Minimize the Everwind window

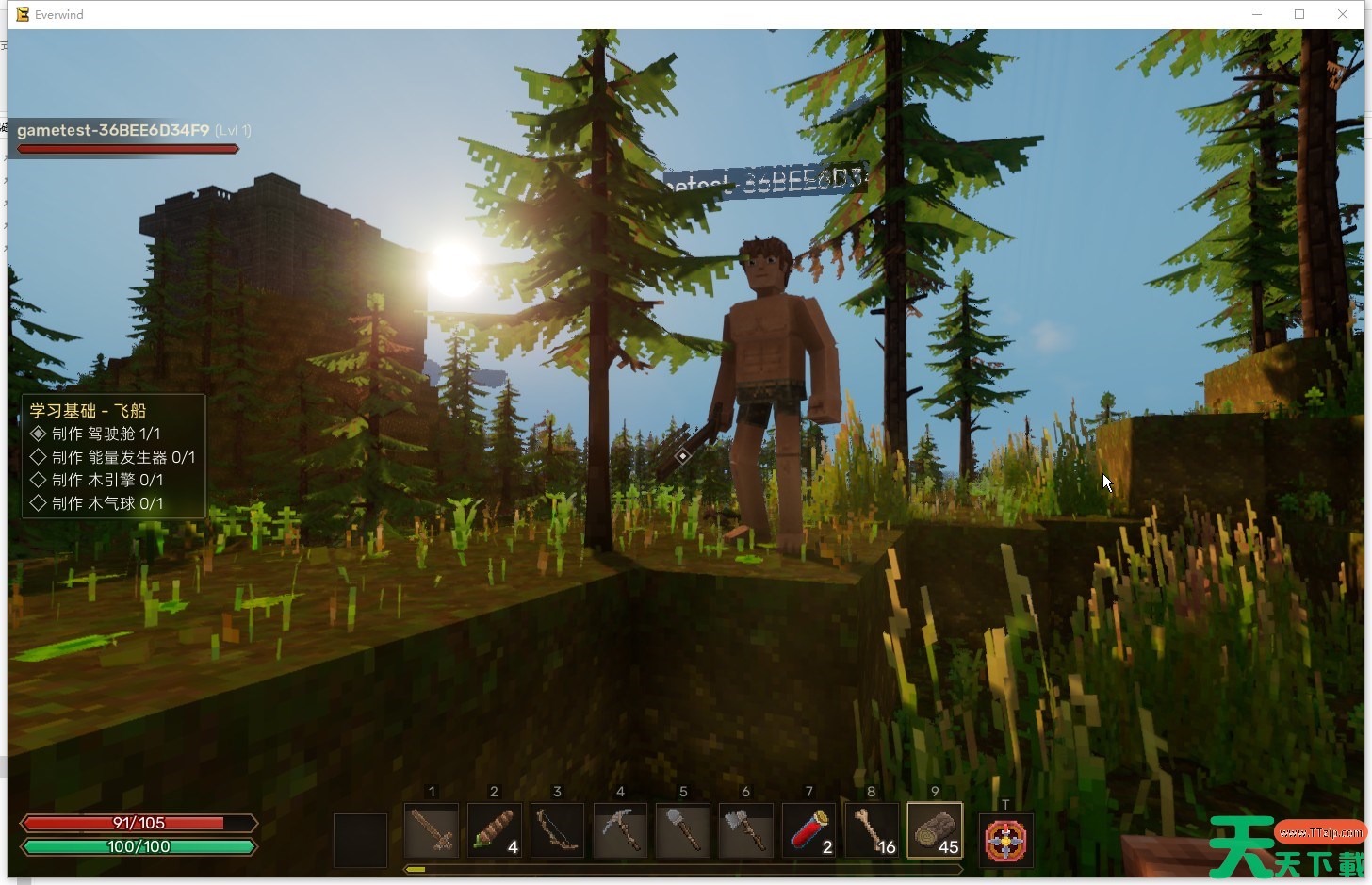tap(1257, 14)
